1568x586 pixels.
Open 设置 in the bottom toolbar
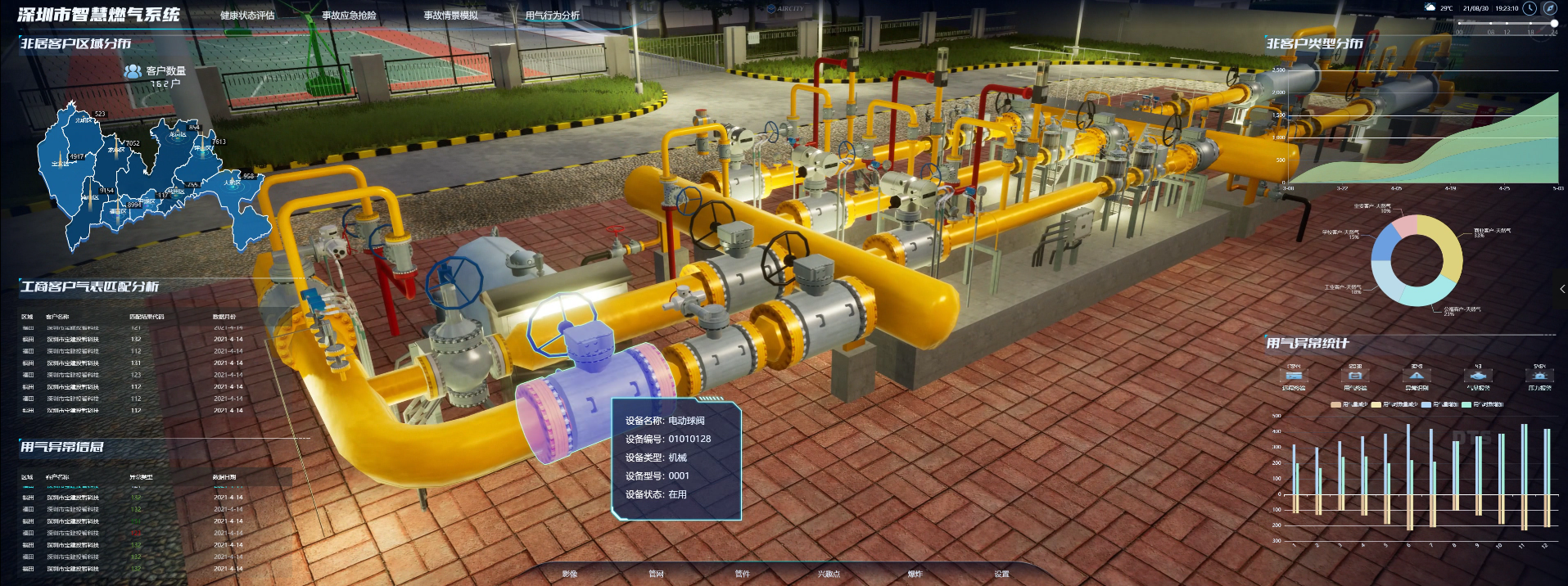(x=1001, y=574)
